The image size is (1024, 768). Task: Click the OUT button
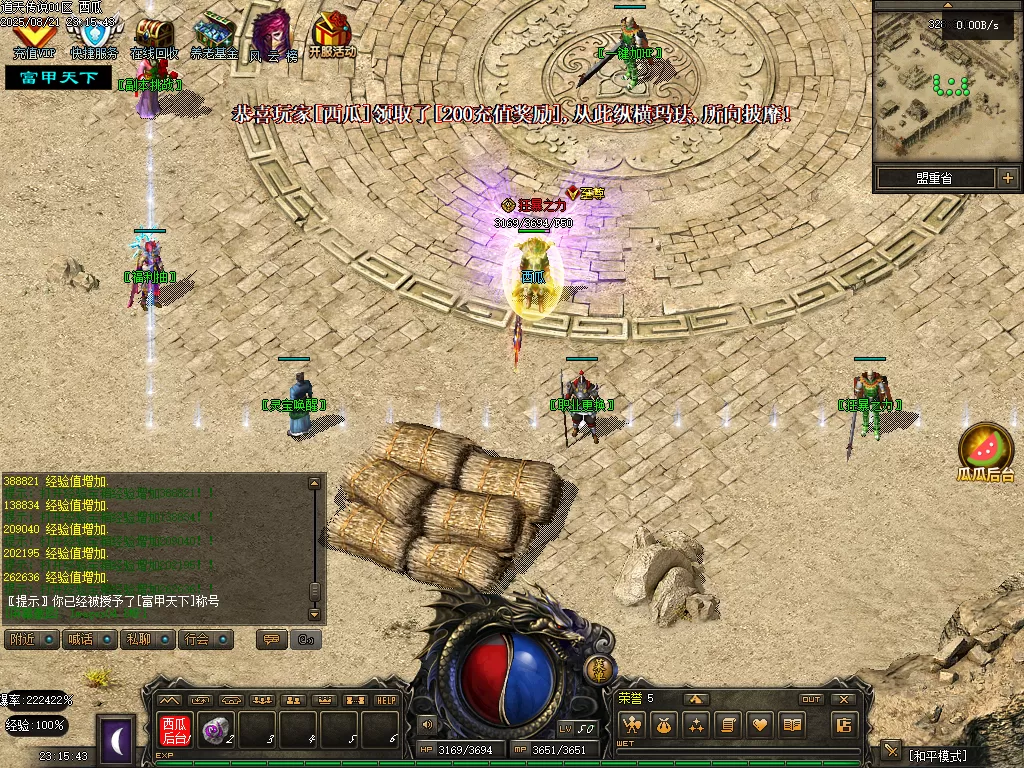811,699
